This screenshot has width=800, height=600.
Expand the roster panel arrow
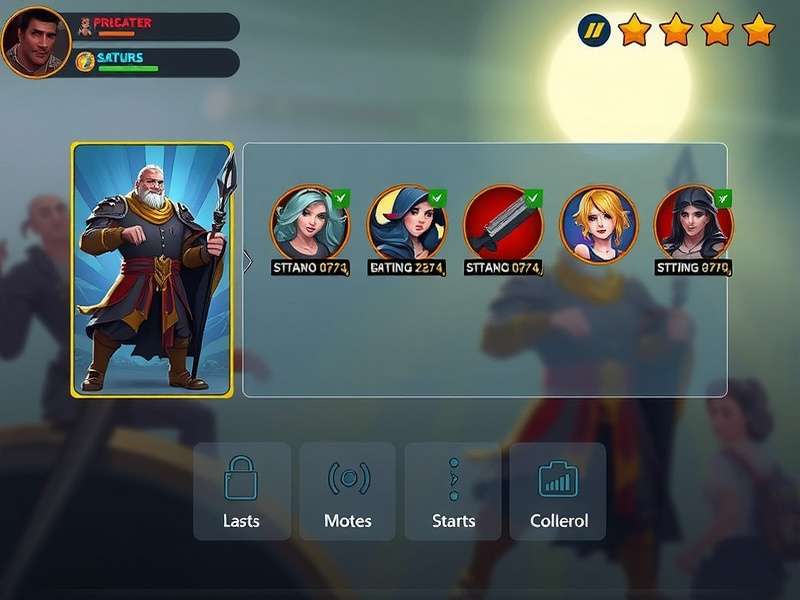248,261
